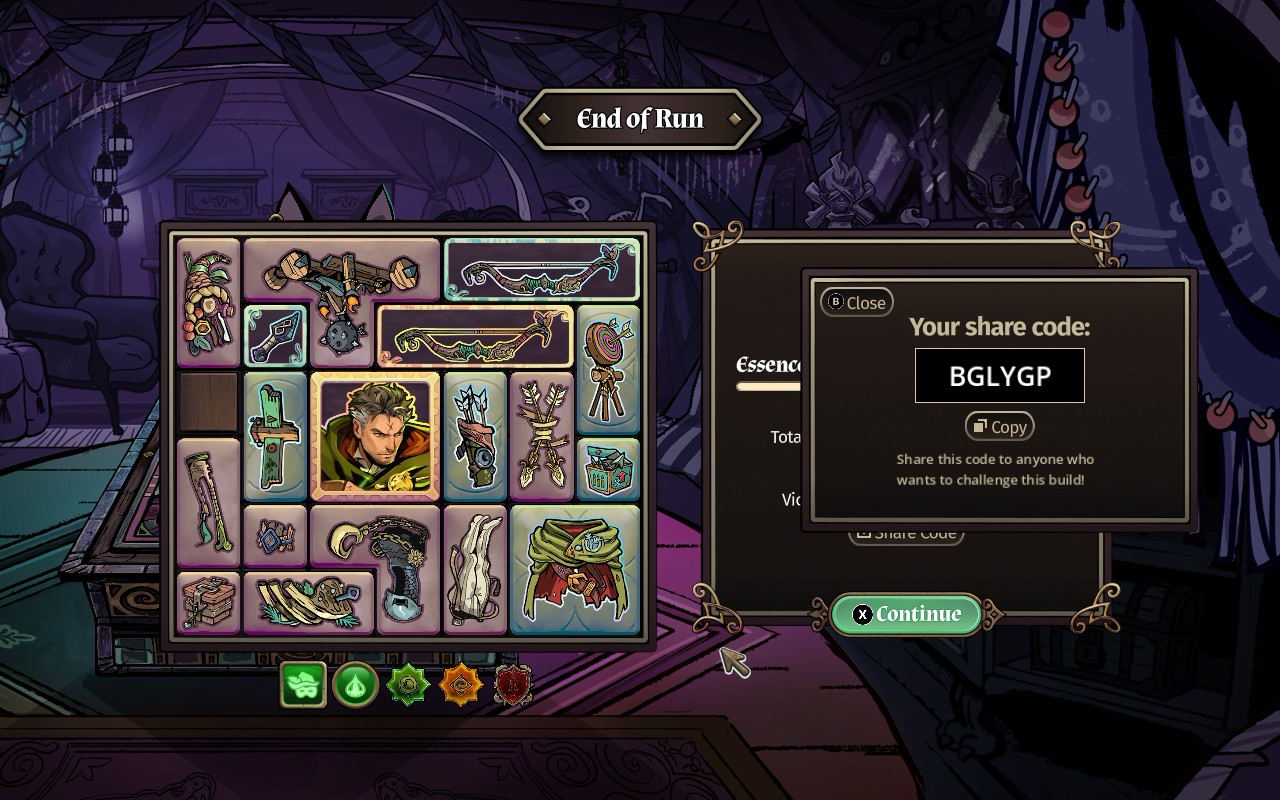Copy the share code
The image size is (1280, 800).
(999, 427)
